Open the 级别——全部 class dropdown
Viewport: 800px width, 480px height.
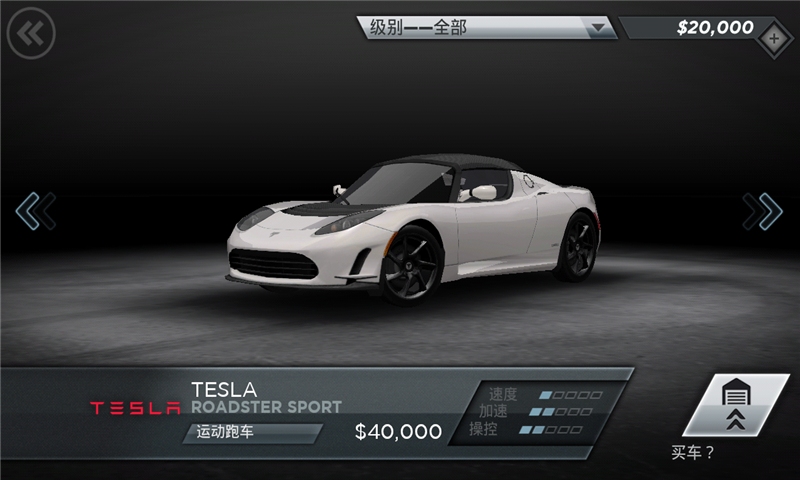487,28
